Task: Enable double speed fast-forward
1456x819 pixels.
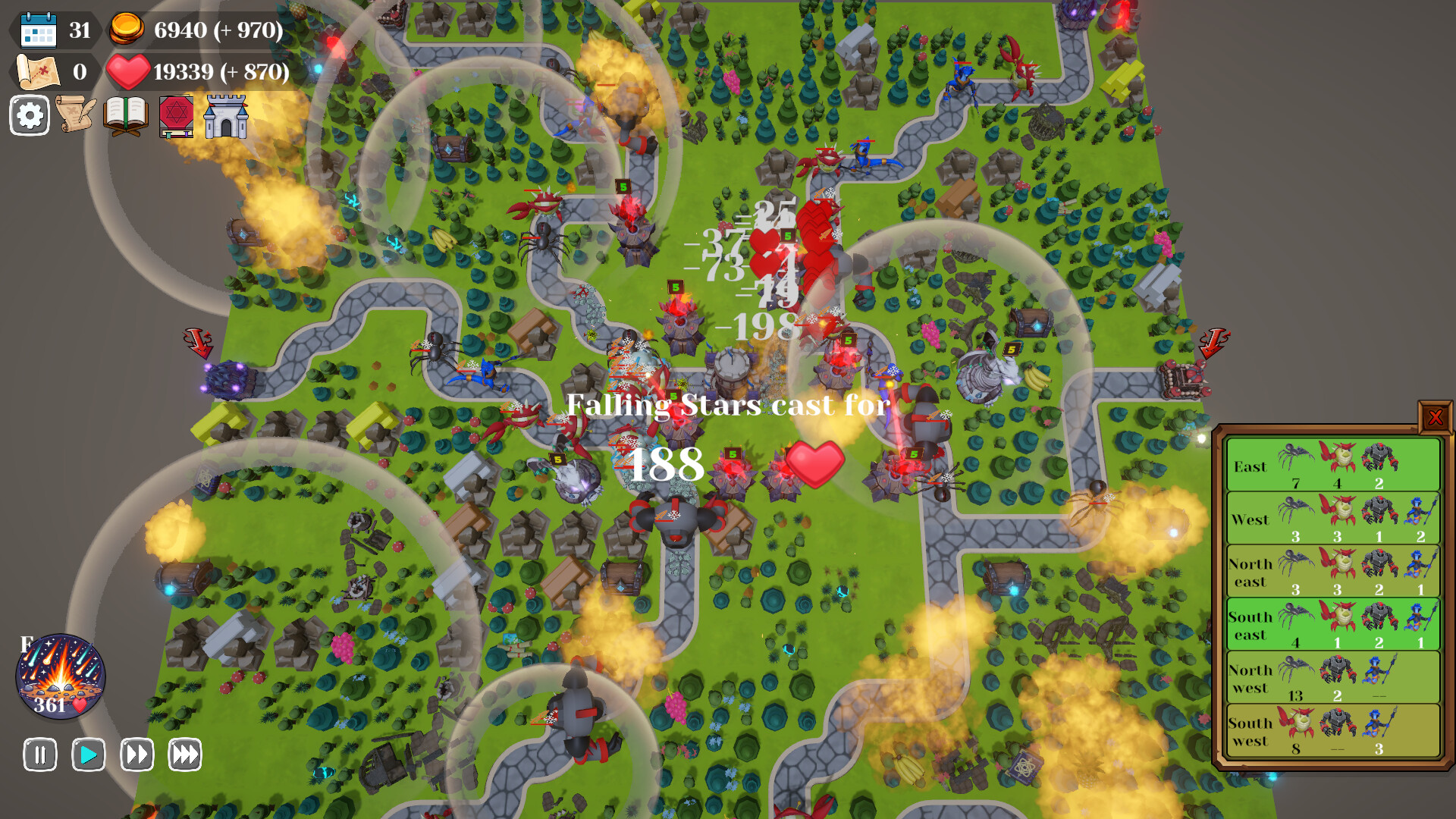Action: pyautogui.click(x=136, y=755)
